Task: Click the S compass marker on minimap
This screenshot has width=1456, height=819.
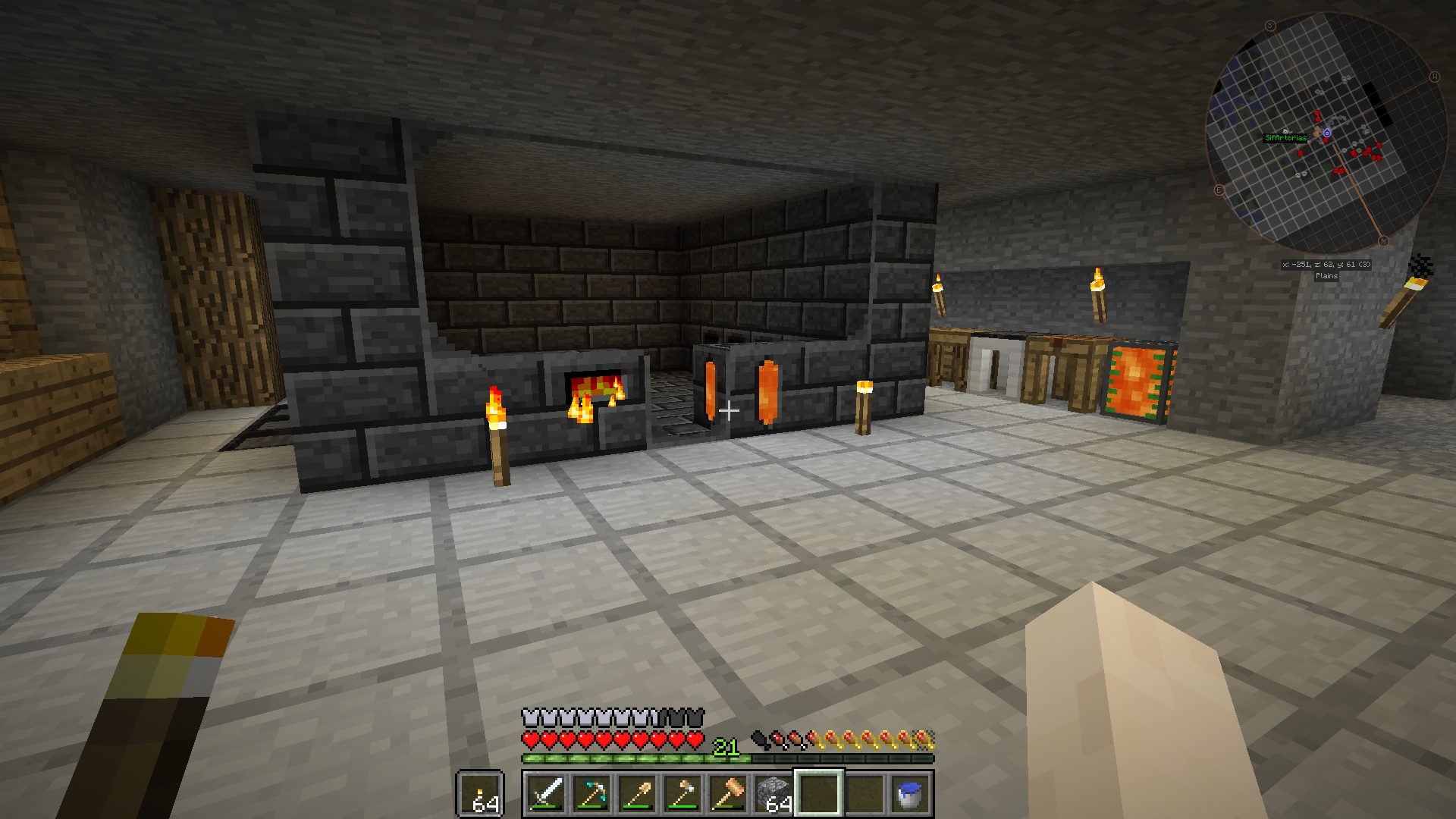Action: coord(1270,26)
